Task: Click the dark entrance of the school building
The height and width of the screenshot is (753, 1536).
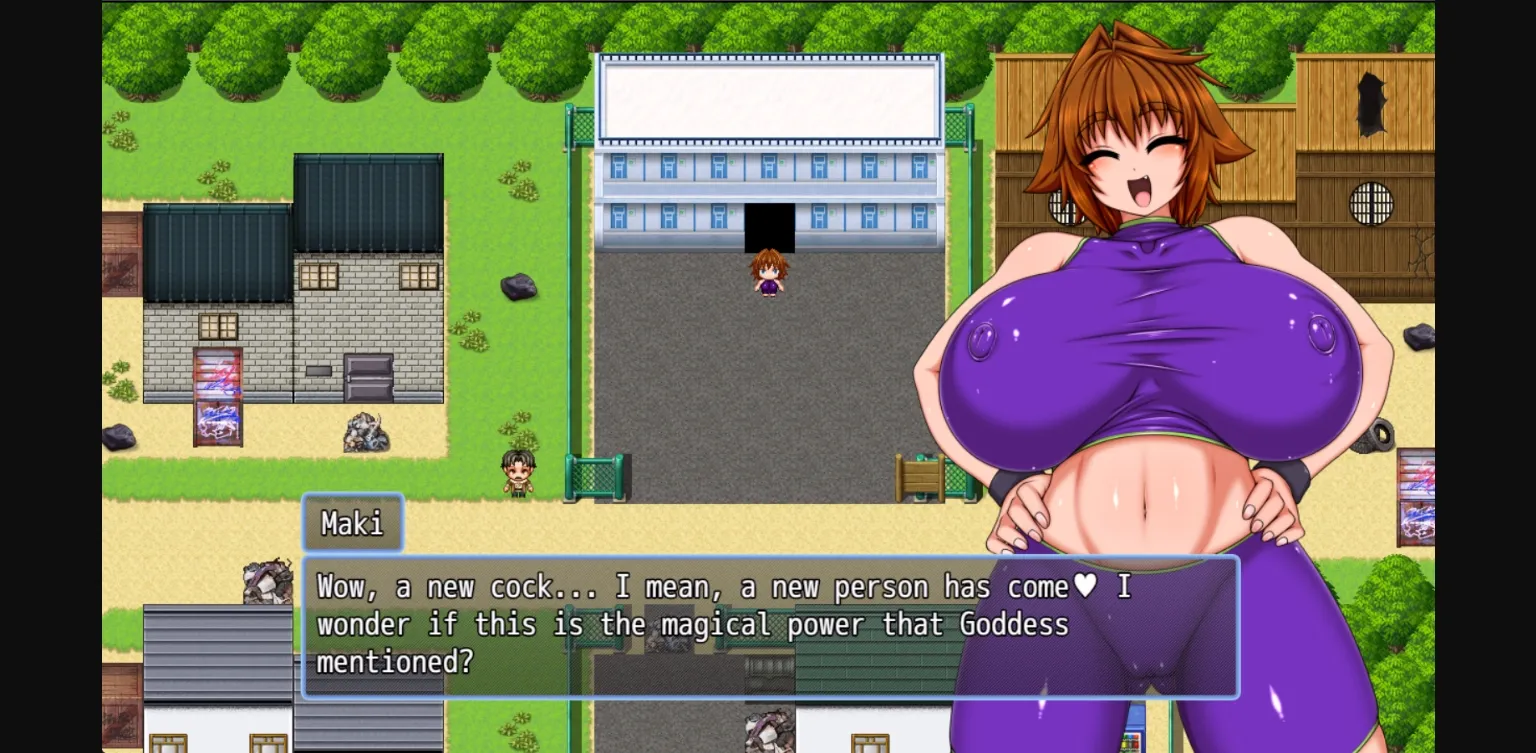Action: click(768, 225)
